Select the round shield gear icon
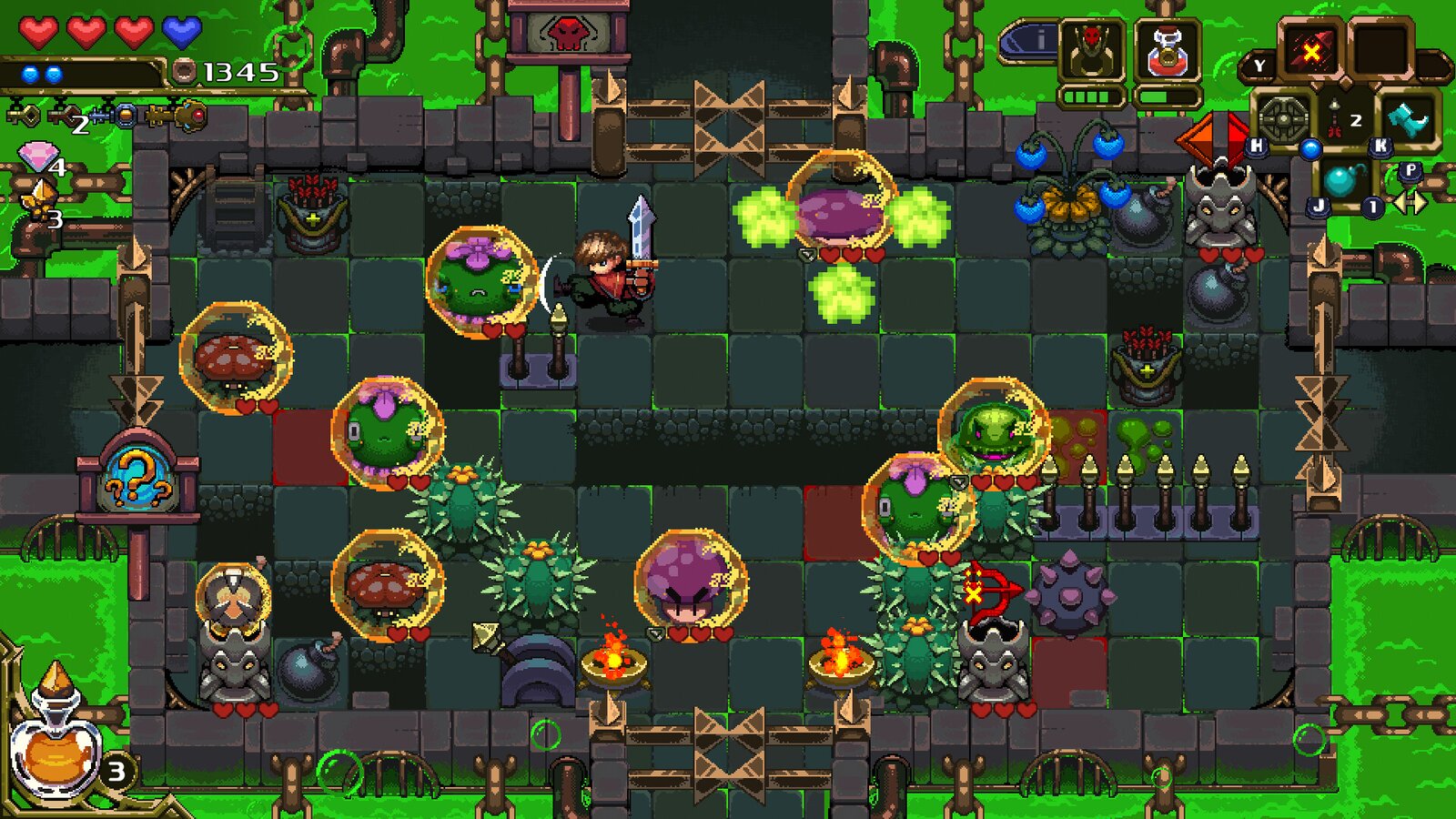The height and width of the screenshot is (819, 1456). pos(1283,120)
